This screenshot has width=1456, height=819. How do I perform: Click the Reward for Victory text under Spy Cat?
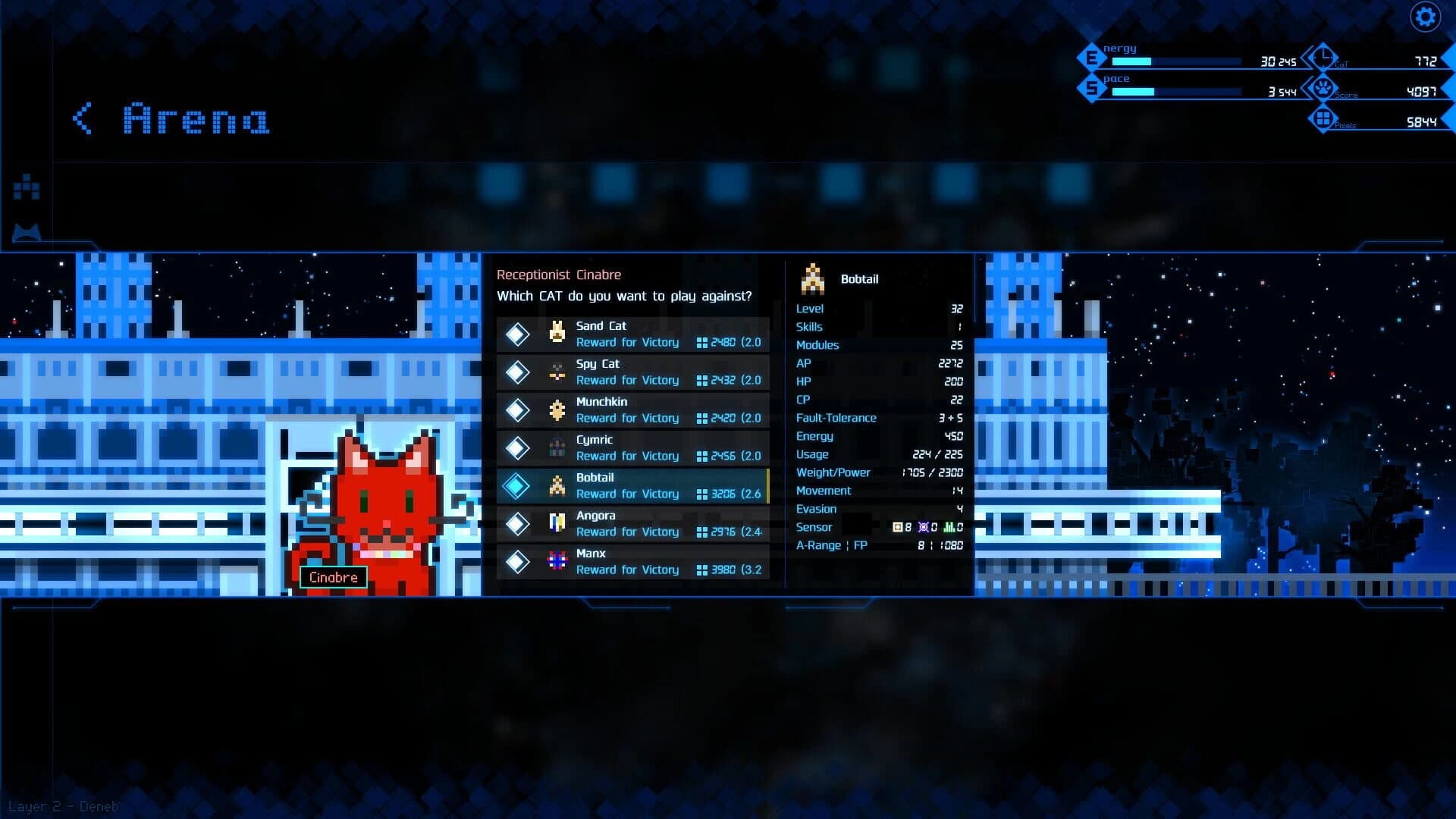click(628, 380)
